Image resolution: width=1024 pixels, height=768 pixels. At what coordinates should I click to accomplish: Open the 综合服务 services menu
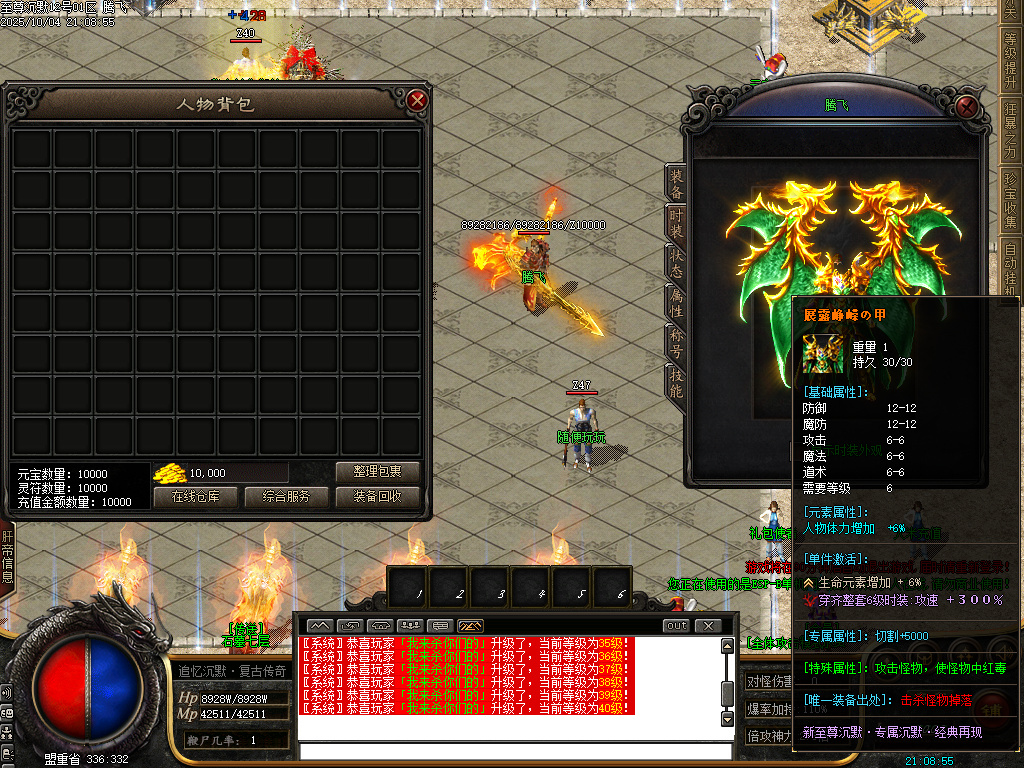coord(286,496)
